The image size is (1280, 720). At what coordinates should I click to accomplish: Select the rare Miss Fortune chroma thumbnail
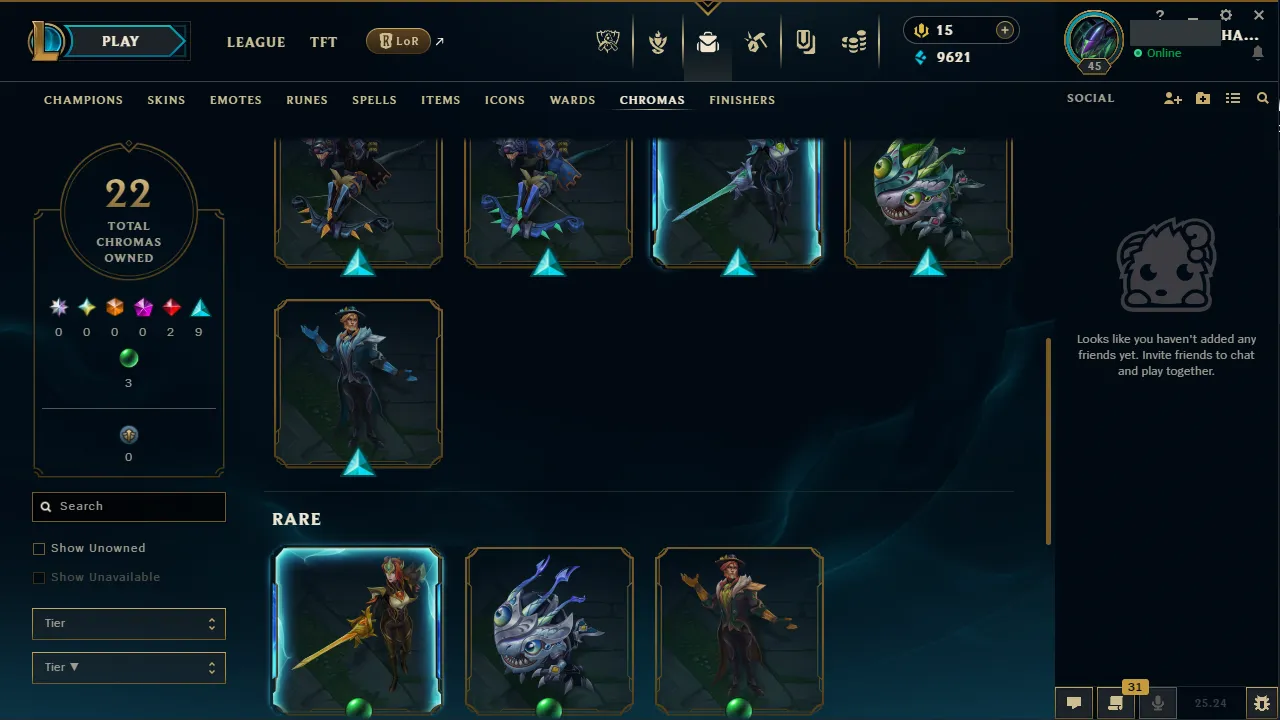click(358, 630)
